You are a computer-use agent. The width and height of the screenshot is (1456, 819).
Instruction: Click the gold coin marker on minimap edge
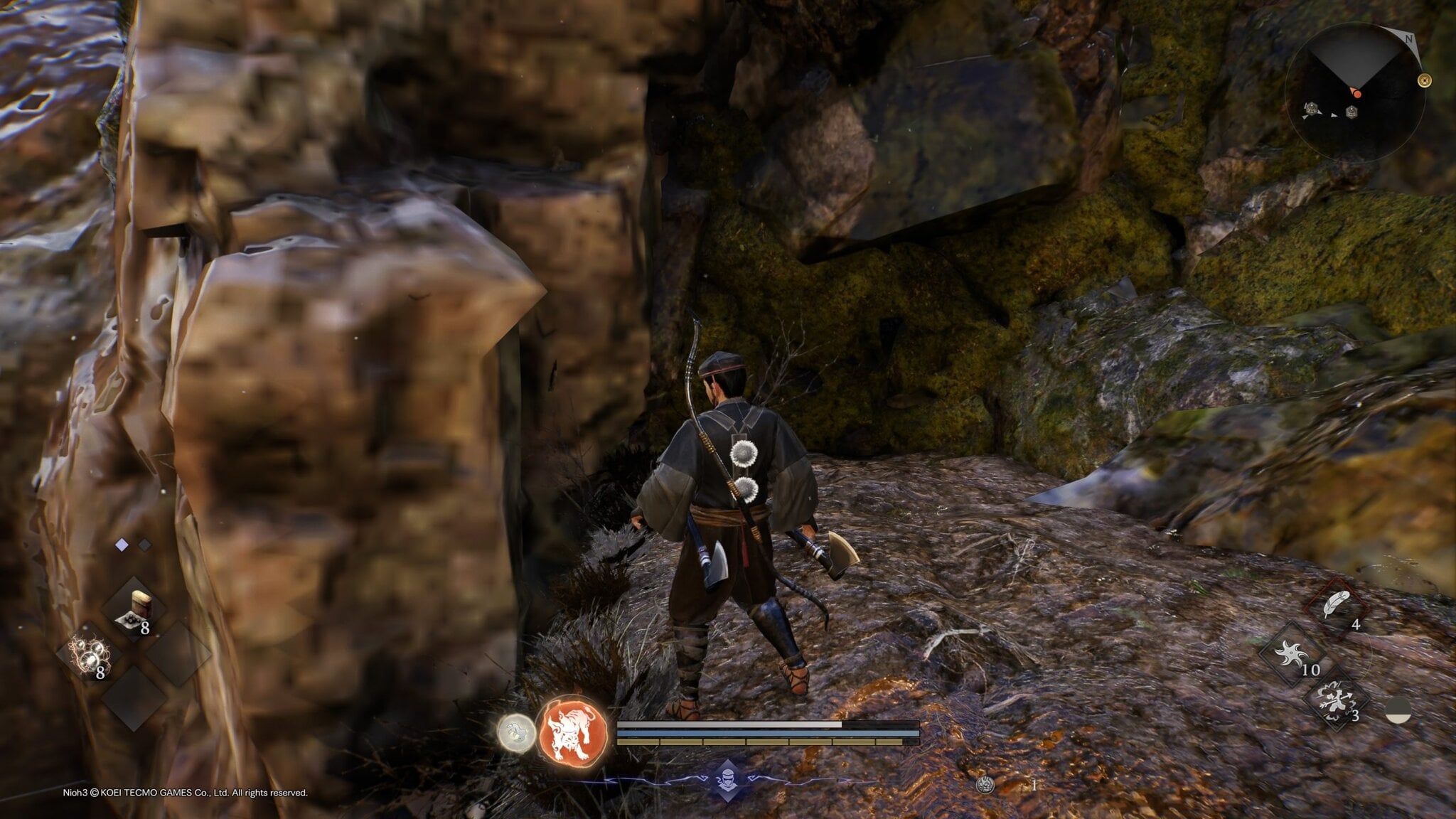[x=1424, y=80]
